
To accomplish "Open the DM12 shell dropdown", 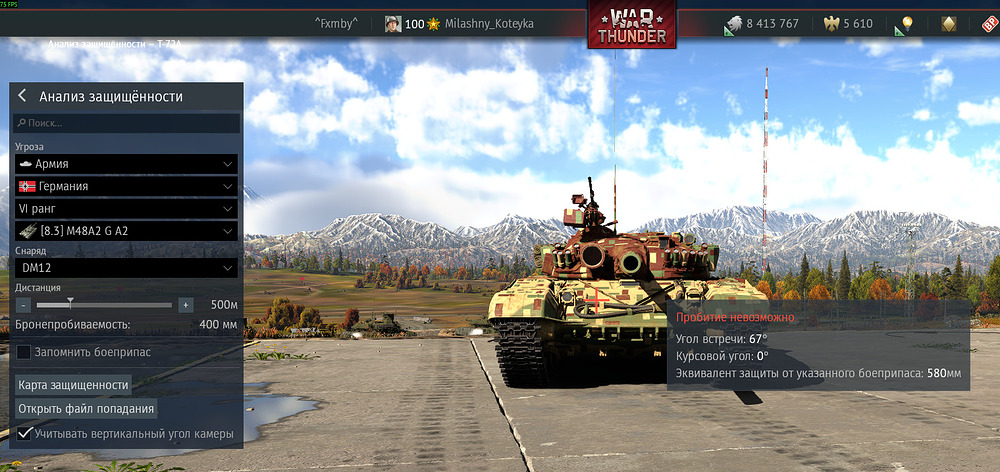I will point(126,268).
